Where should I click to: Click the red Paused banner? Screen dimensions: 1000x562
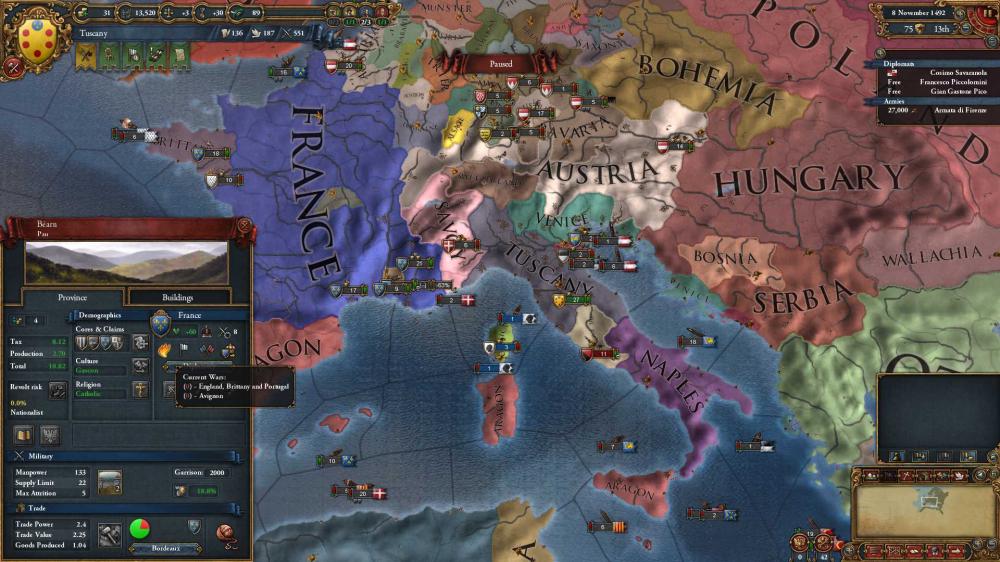(501, 64)
